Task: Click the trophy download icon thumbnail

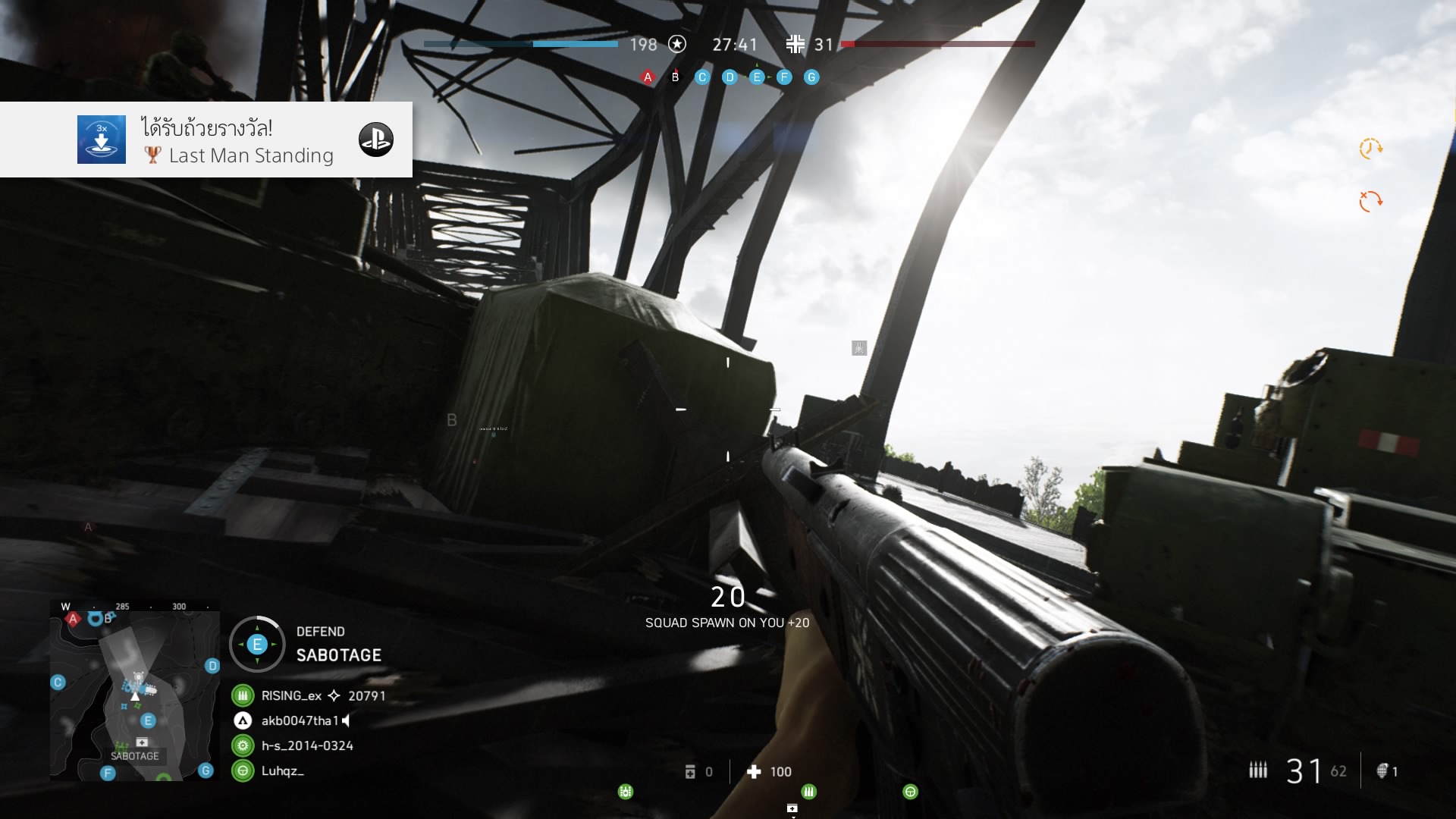Action: coord(102,140)
